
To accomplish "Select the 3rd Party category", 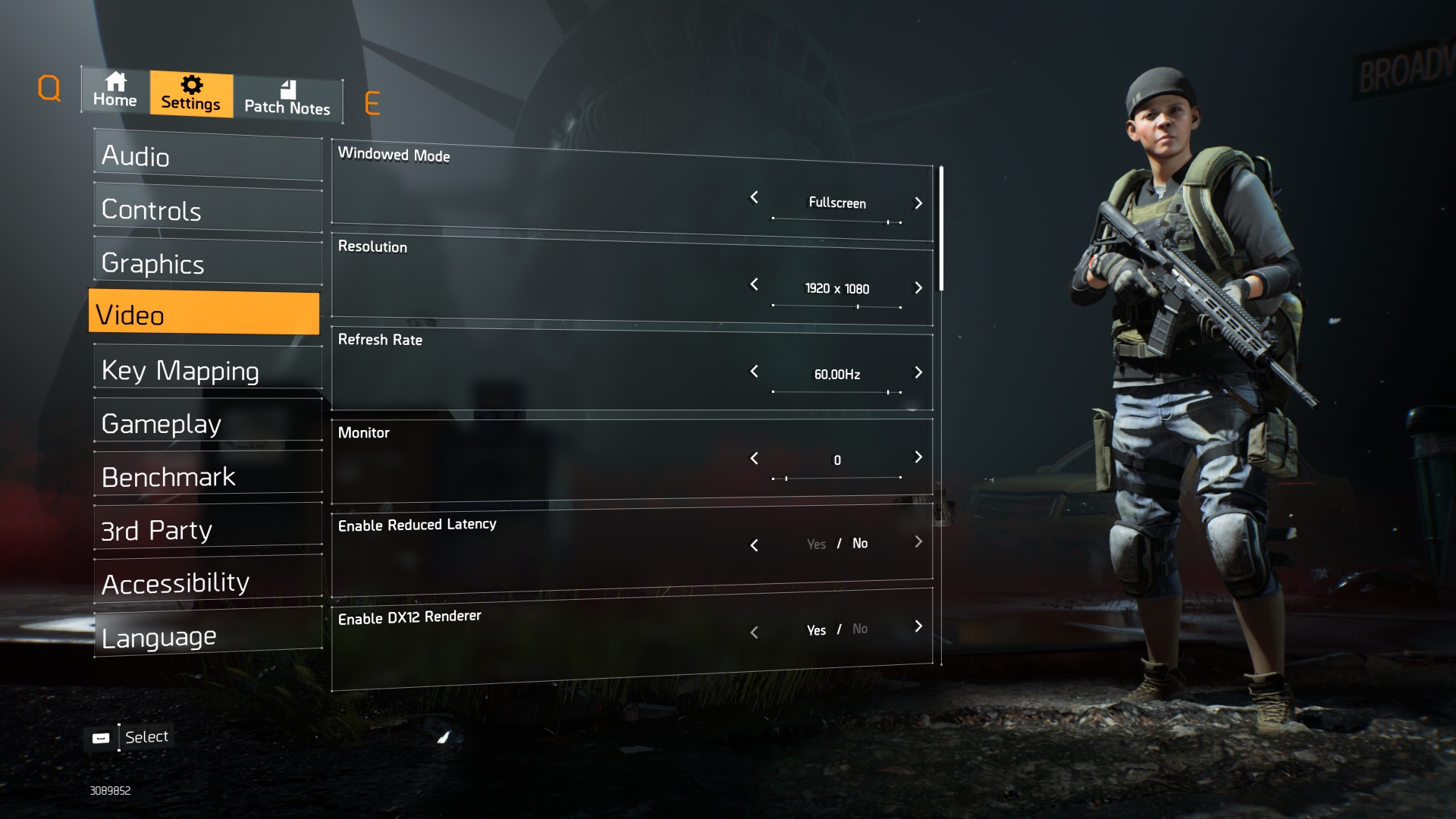I will pyautogui.click(x=208, y=529).
